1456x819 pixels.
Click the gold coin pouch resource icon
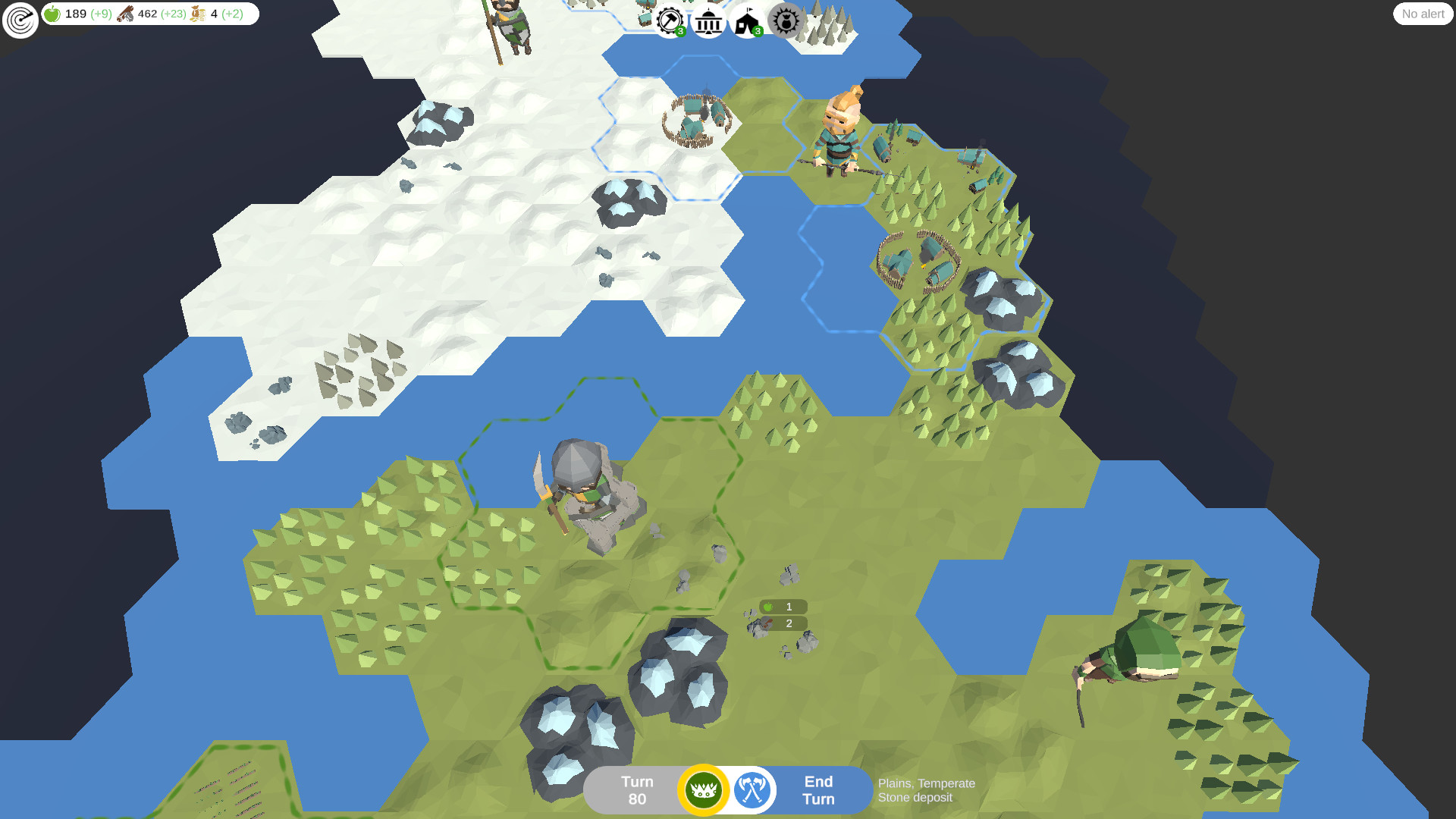pos(198,13)
